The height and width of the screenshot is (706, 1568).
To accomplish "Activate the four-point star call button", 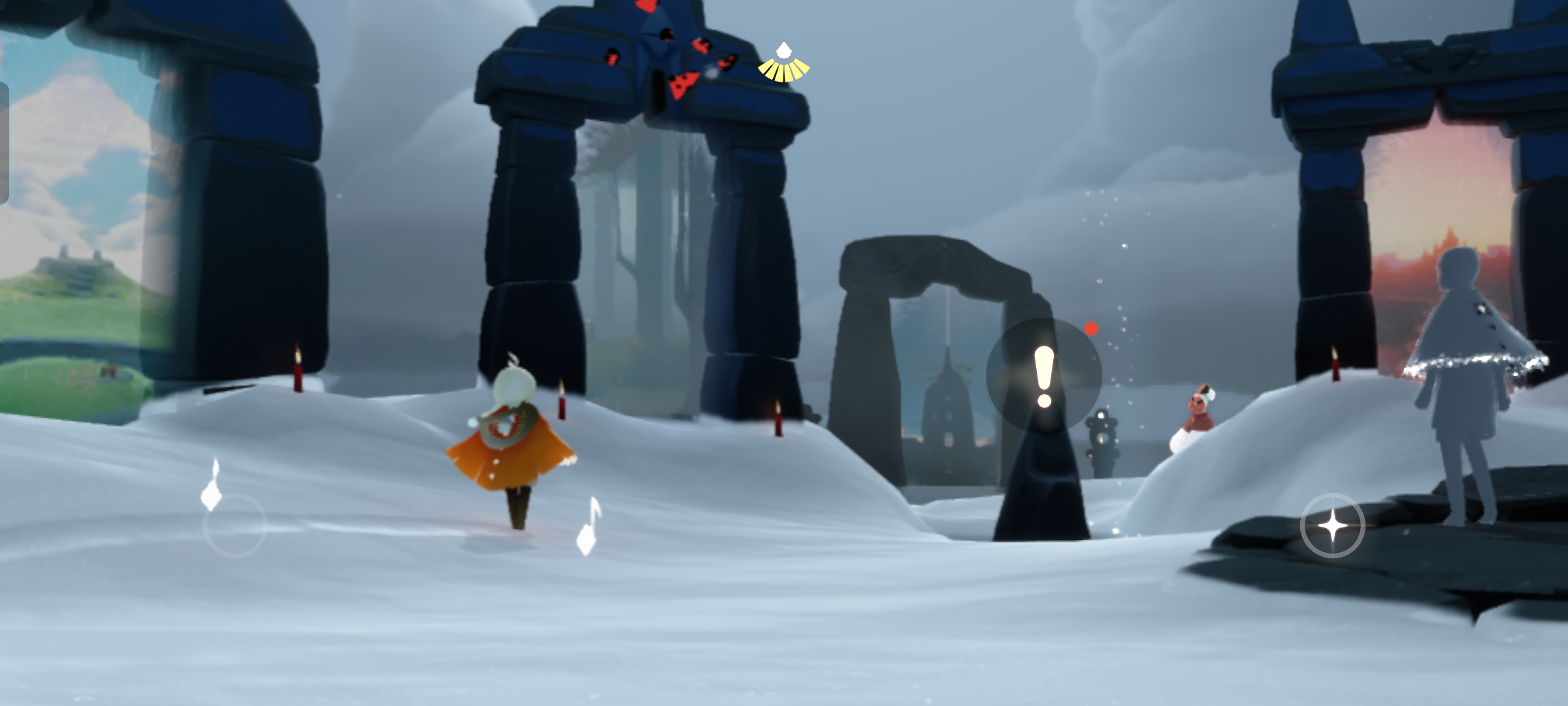I will pos(1332,526).
